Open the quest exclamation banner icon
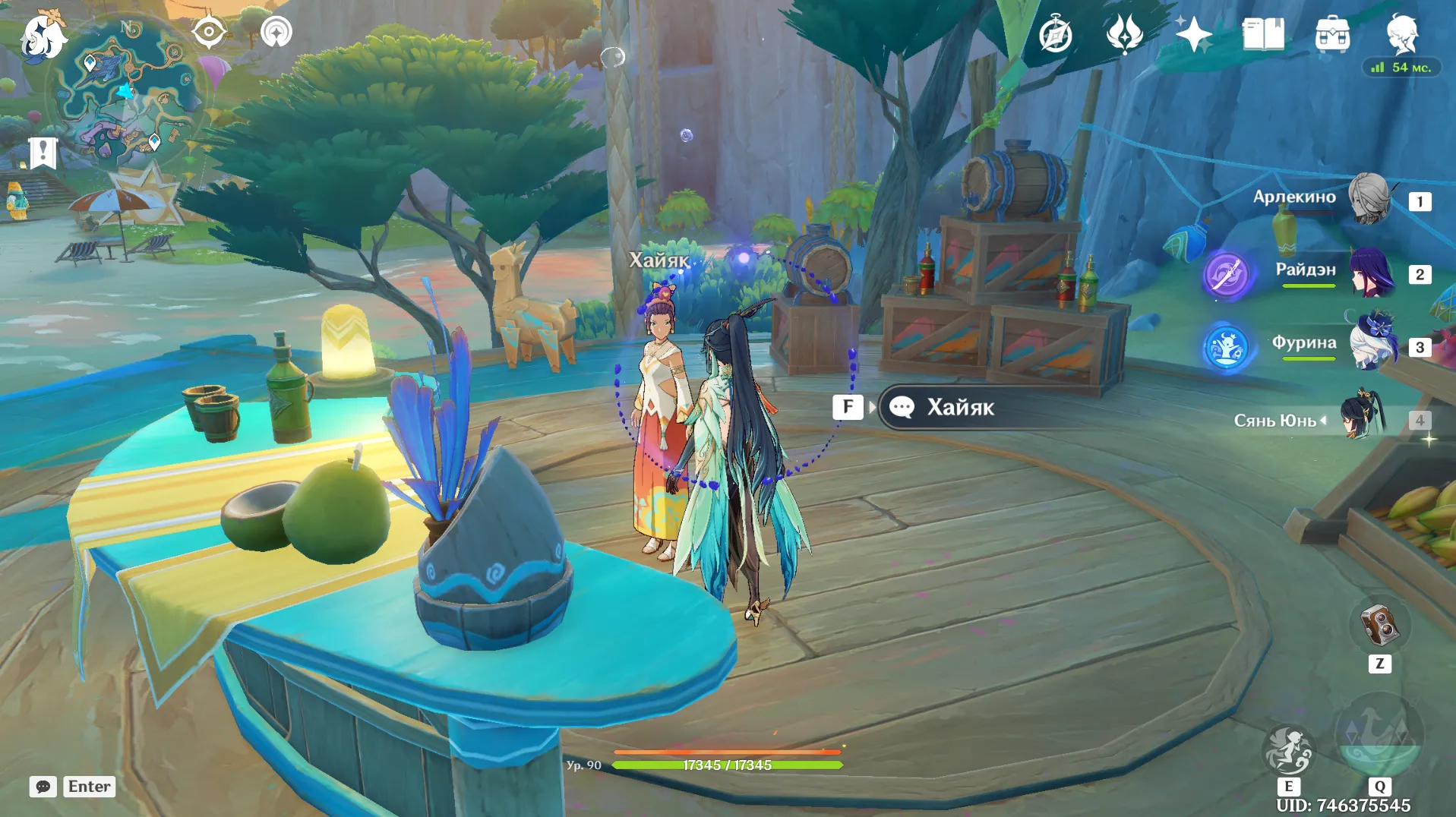1456x817 pixels. 43,152
